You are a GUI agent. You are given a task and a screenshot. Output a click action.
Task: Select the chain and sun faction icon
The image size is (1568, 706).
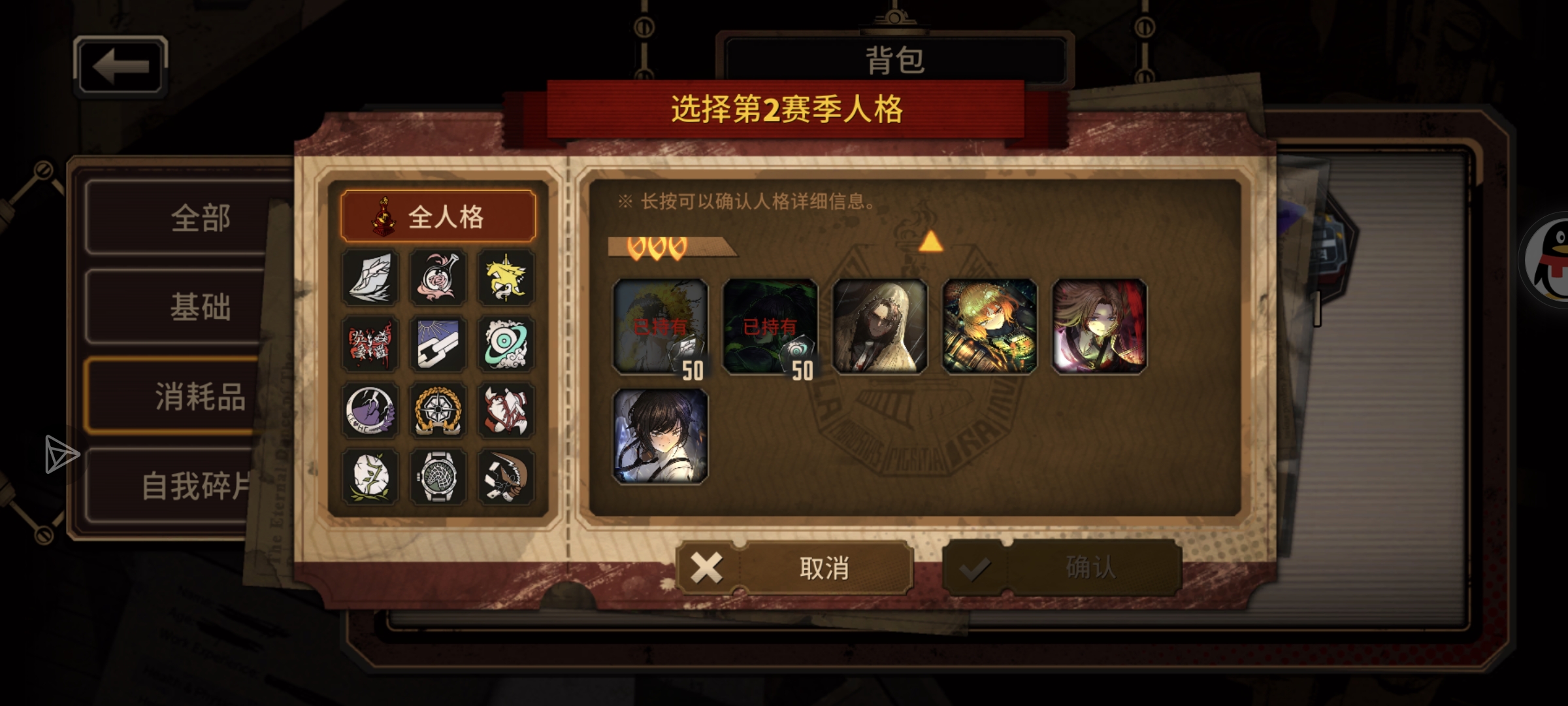point(439,345)
